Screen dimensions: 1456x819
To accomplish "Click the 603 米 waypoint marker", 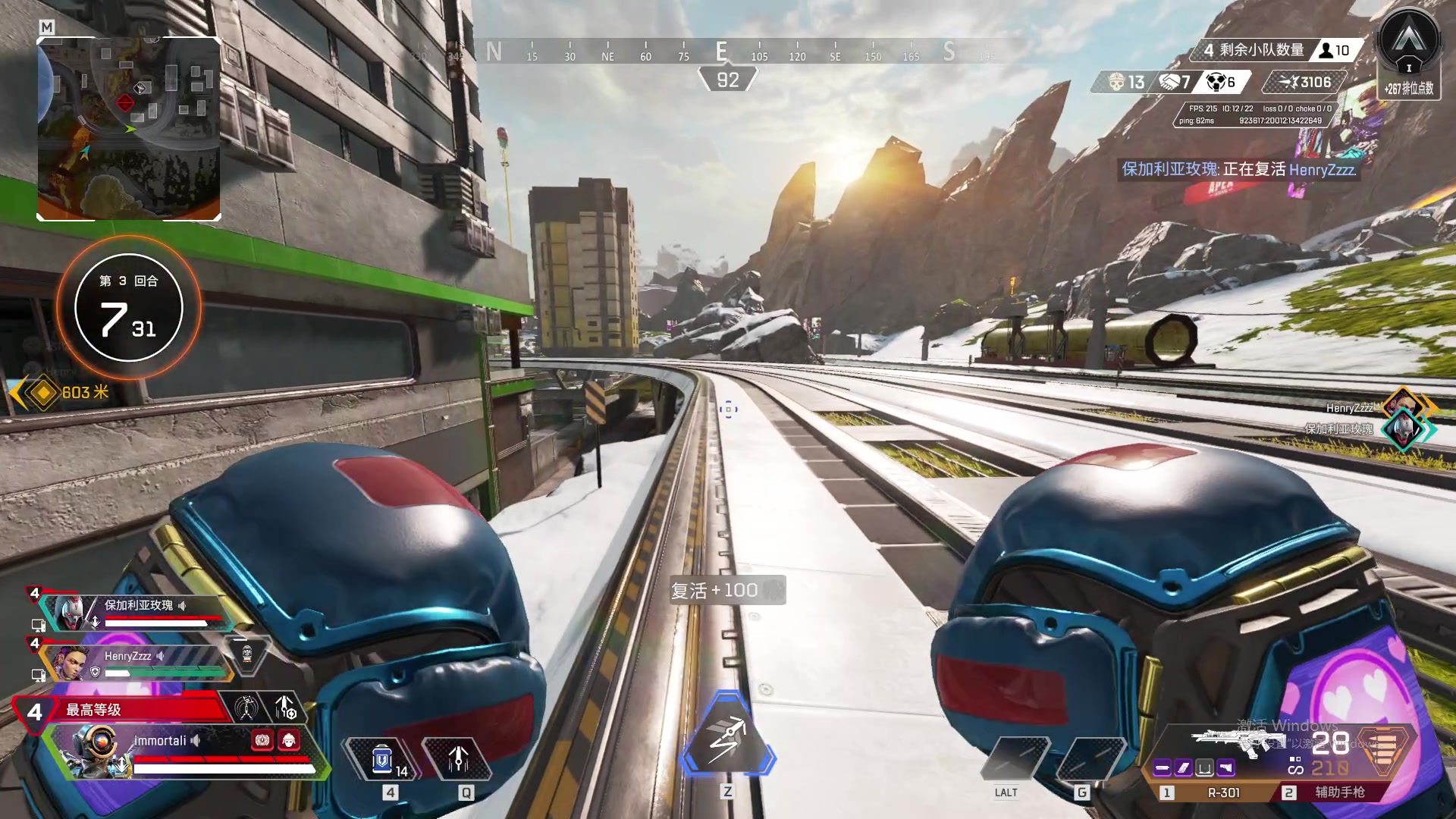I will coord(44,392).
